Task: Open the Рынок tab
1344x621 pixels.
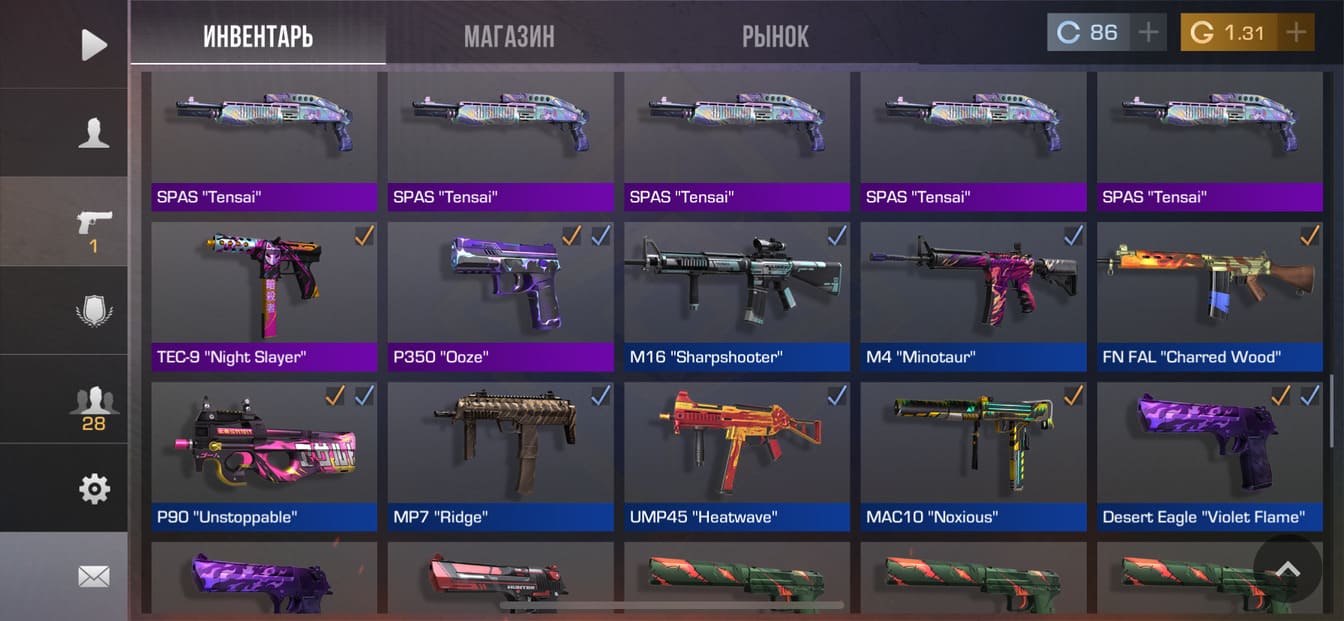Action: 775,37
